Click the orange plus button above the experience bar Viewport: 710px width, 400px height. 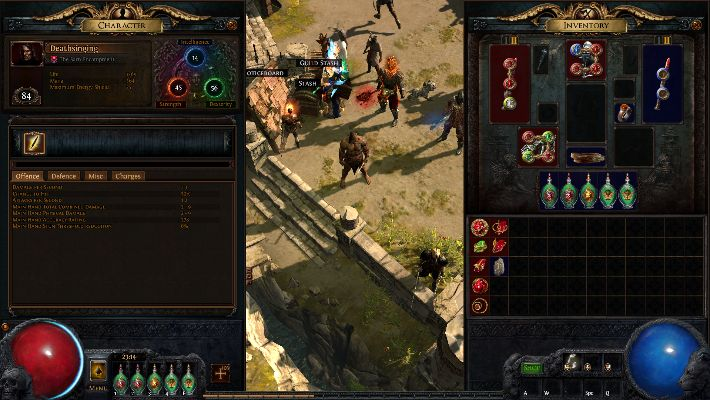coord(220,373)
